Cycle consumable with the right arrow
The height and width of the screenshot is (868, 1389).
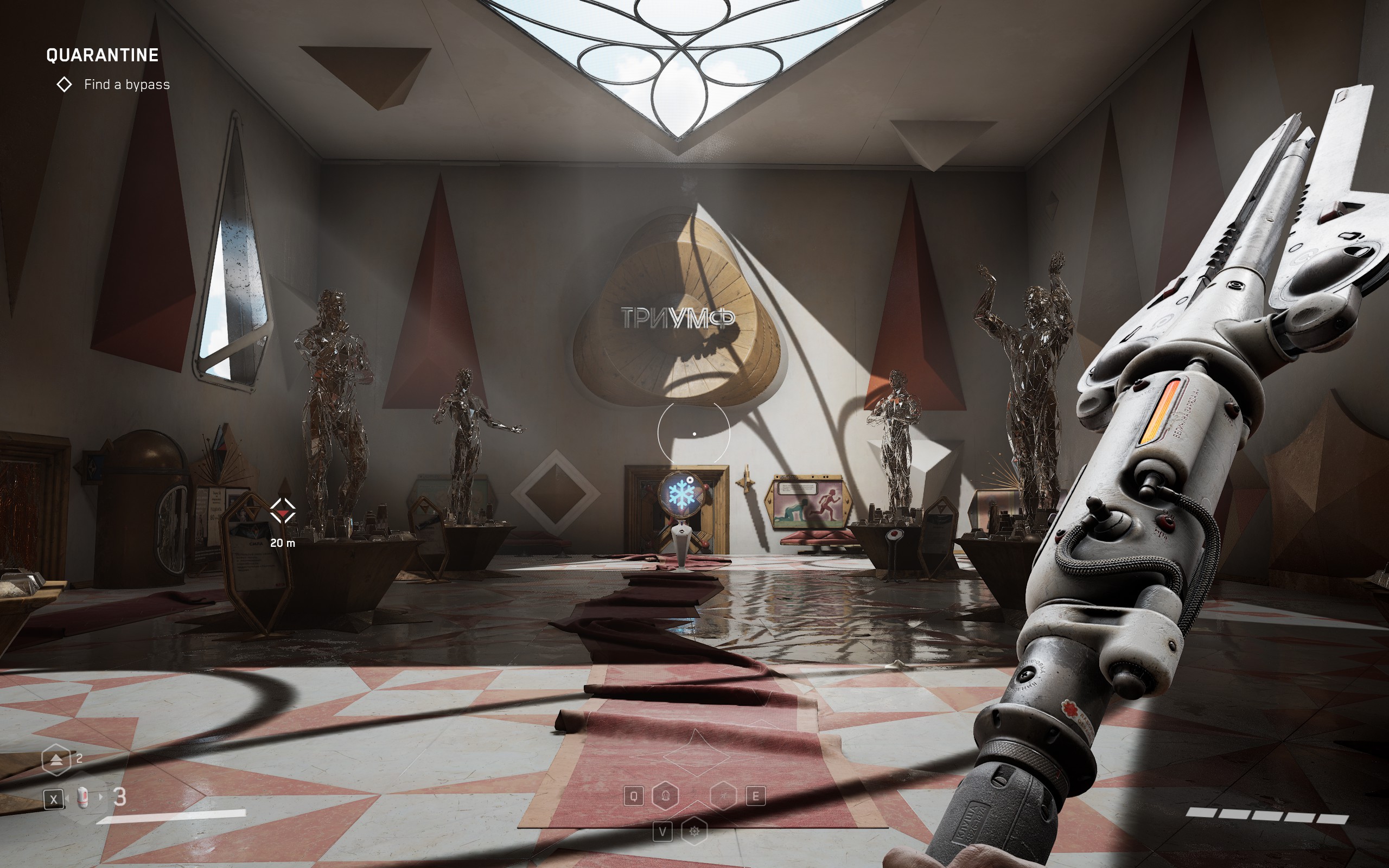[101, 797]
